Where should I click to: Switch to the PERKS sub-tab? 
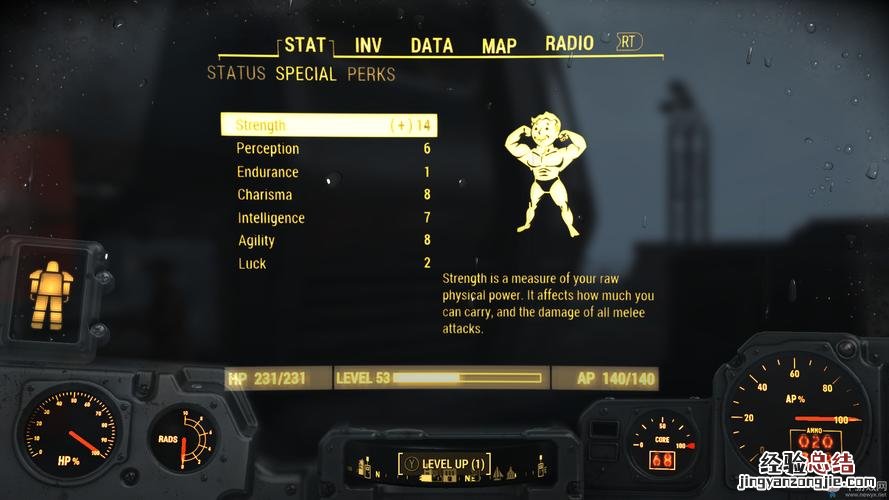pyautogui.click(x=371, y=74)
